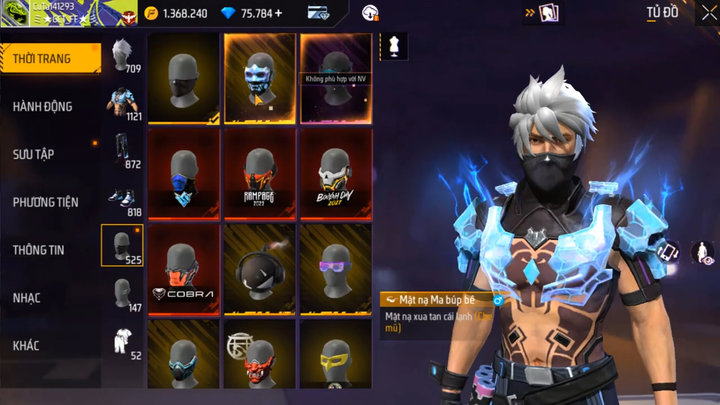Image resolution: width=720 pixels, height=405 pixels.
Task: Choose the Cobra mask item
Action: click(184, 268)
